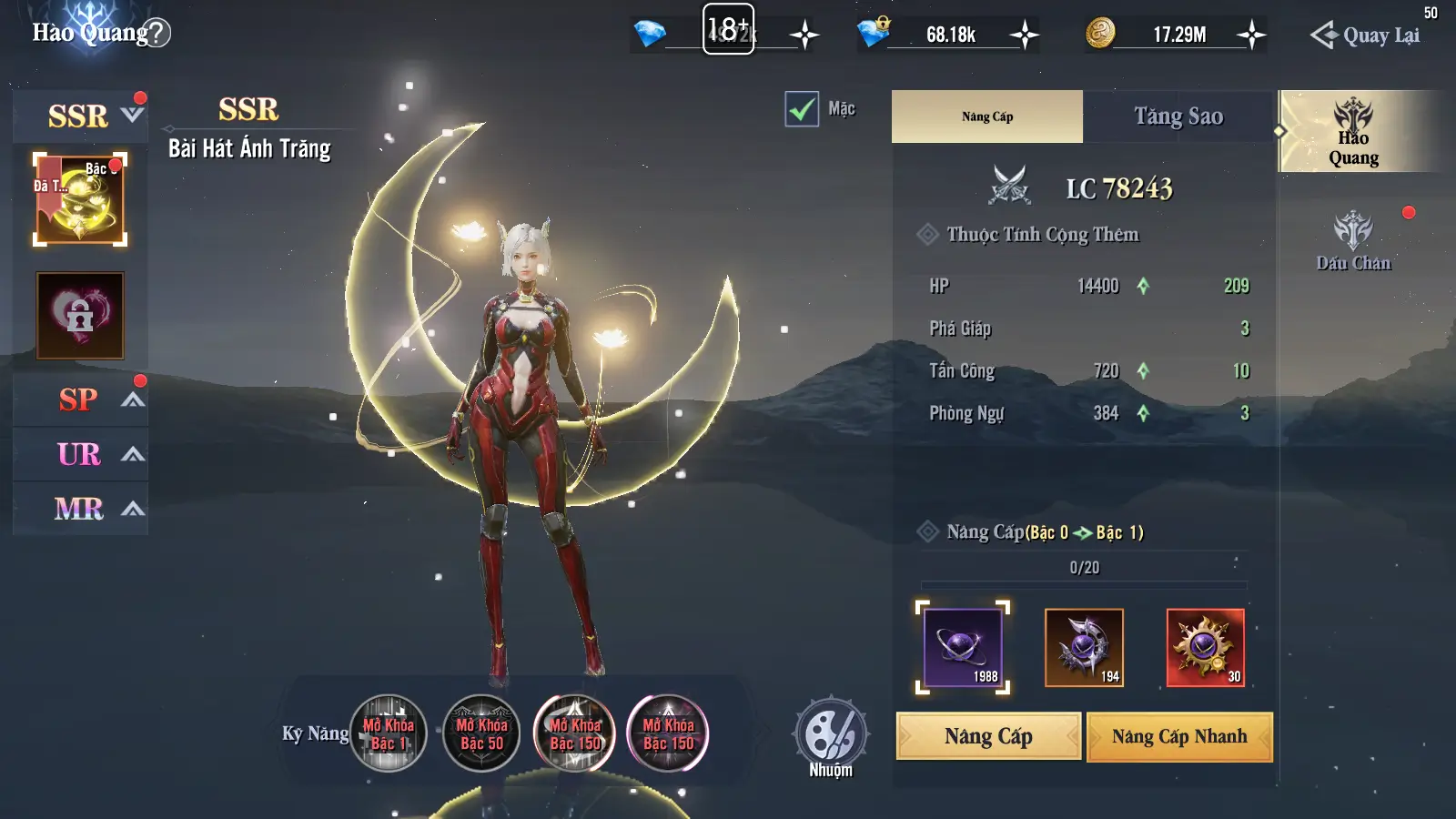Viewport: 1456px width, 819px height.
Task: Add gold with the coin plus button
Action: click(x=1252, y=35)
